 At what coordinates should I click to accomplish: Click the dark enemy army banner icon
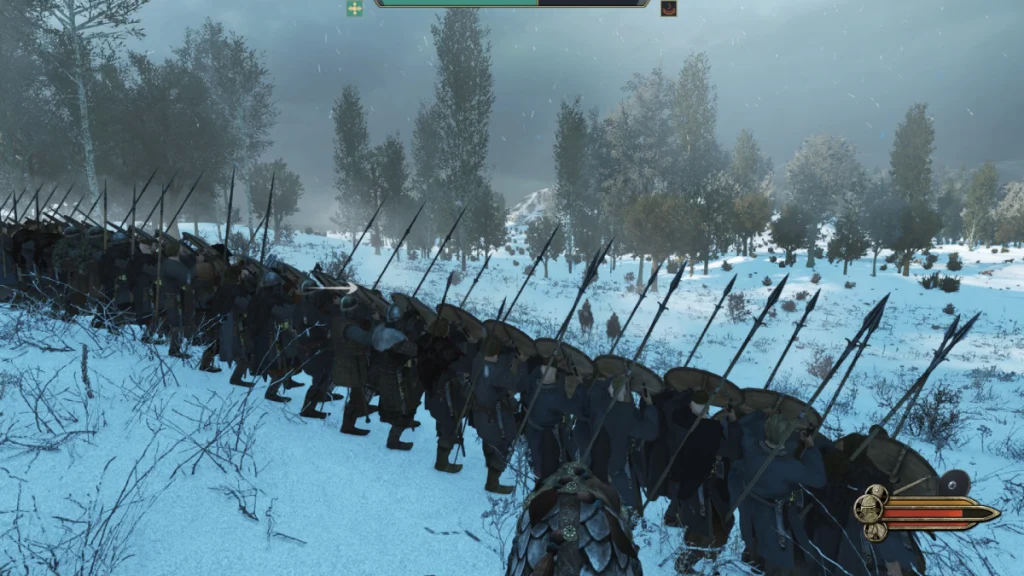pyautogui.click(x=668, y=8)
